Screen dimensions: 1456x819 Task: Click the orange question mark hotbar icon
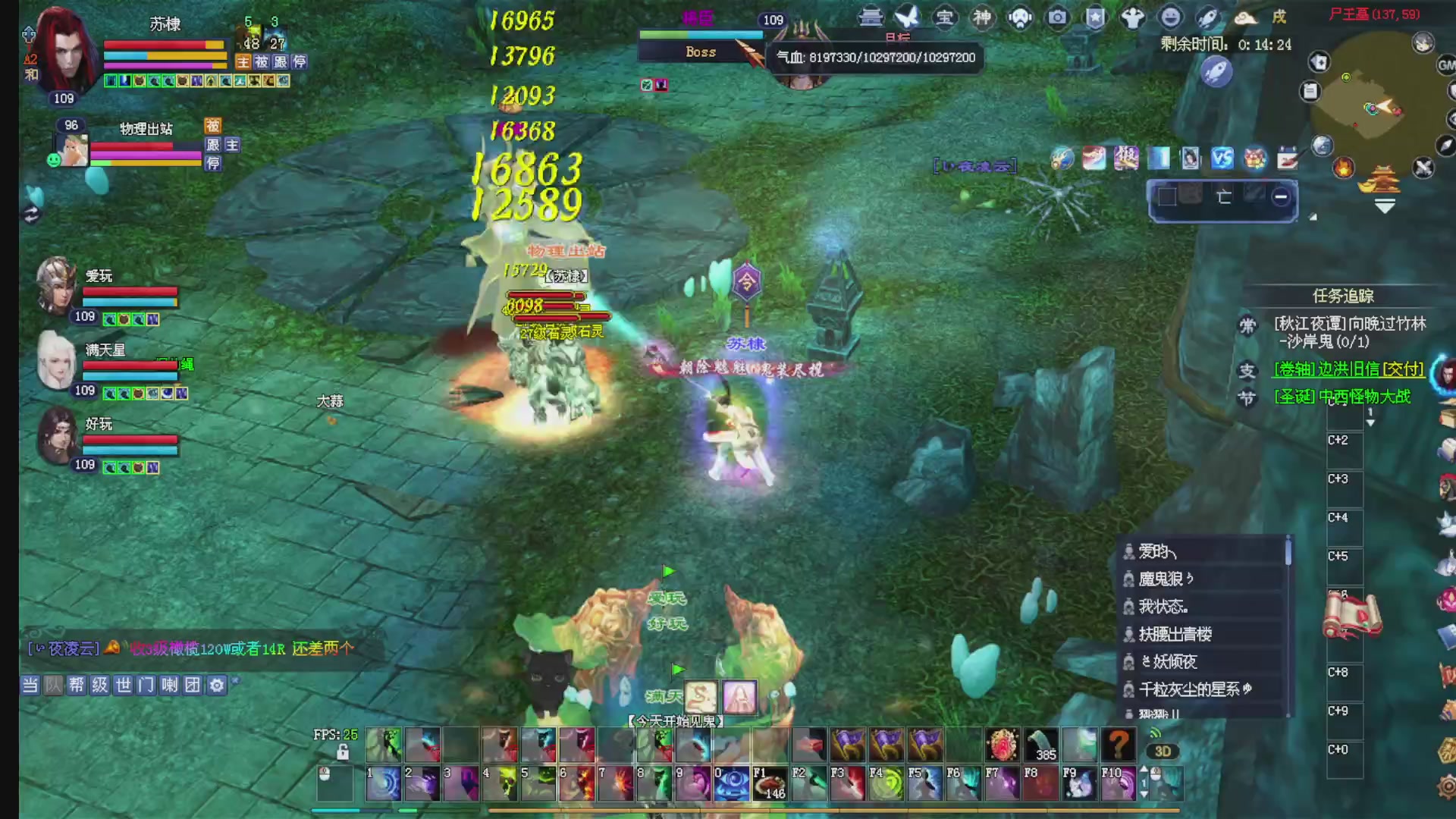point(1118,745)
